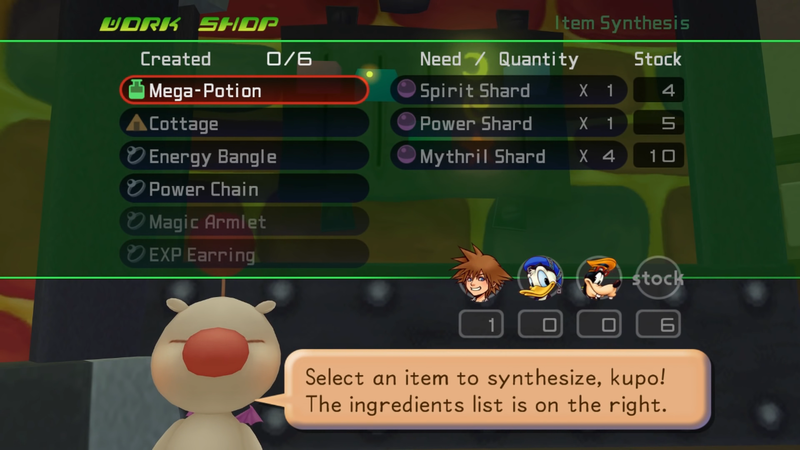Click the Spirit Shard ingredient row
Viewport: 800px width, 450px height.
click(x=508, y=91)
